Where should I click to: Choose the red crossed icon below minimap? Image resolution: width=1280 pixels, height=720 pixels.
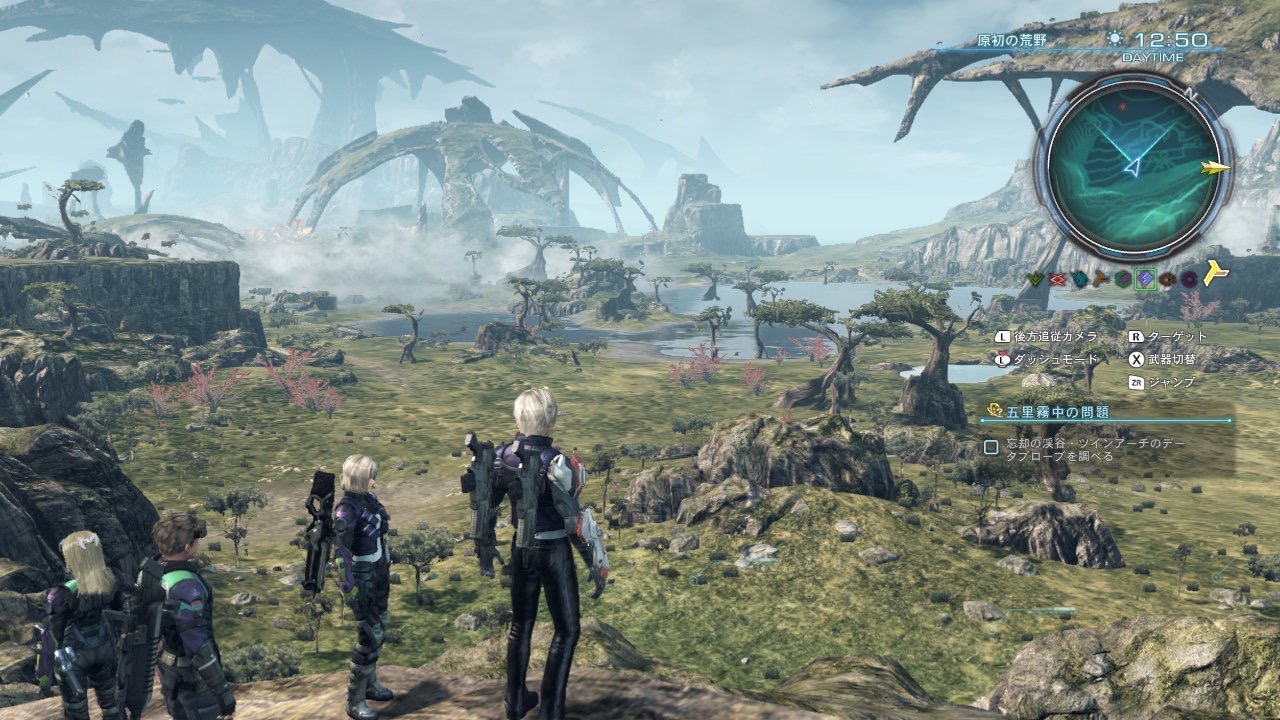click(x=1058, y=280)
